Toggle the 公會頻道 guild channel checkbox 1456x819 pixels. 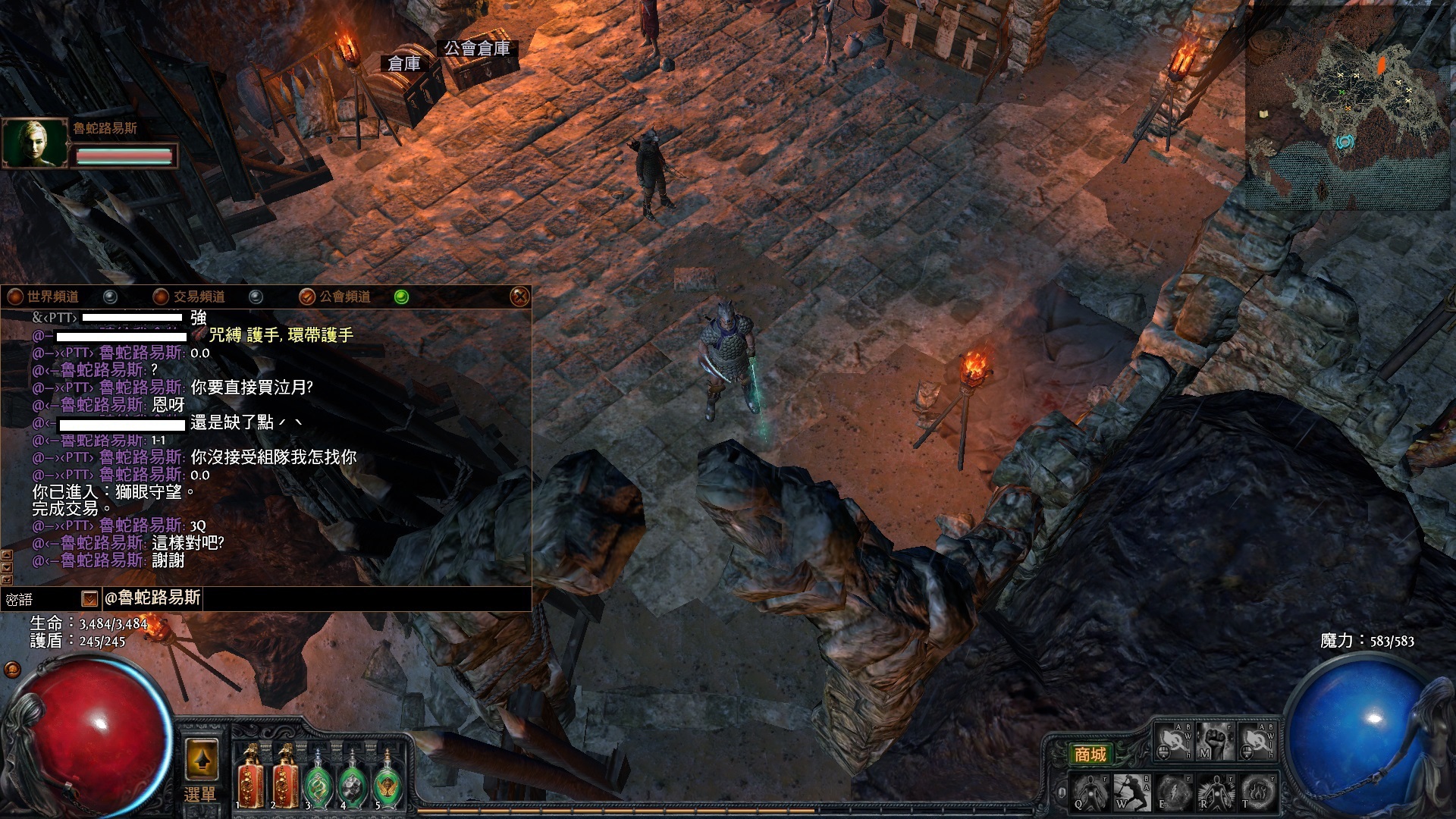pos(401,297)
